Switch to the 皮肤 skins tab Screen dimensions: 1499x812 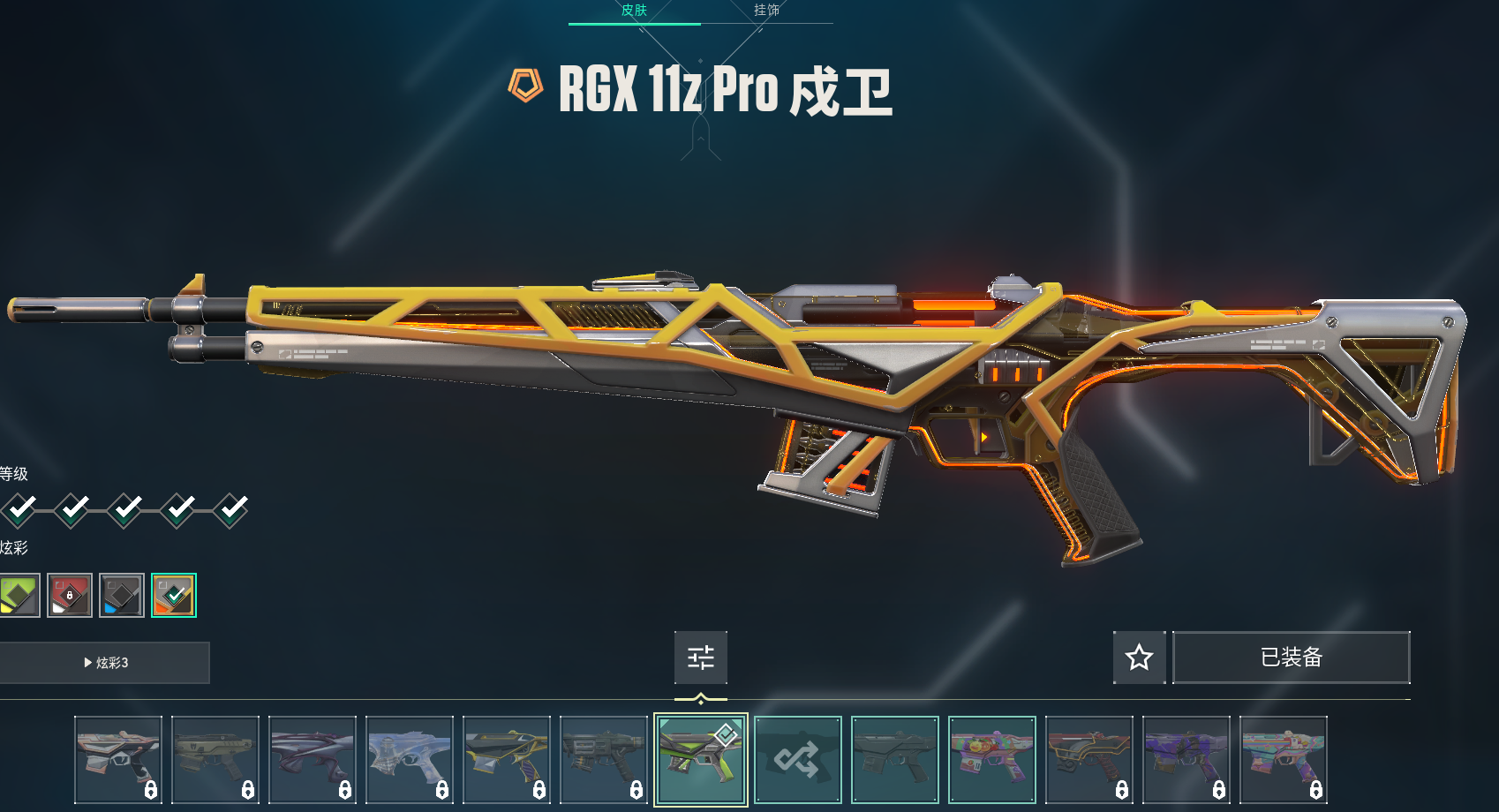coord(634,11)
